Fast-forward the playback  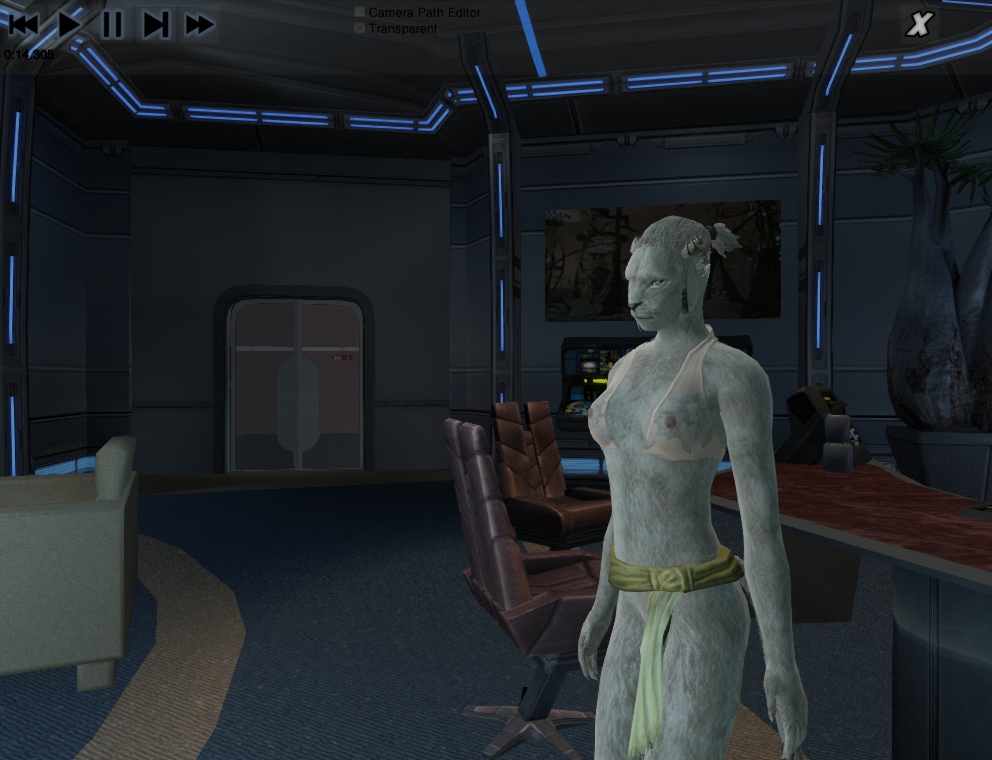coord(200,24)
